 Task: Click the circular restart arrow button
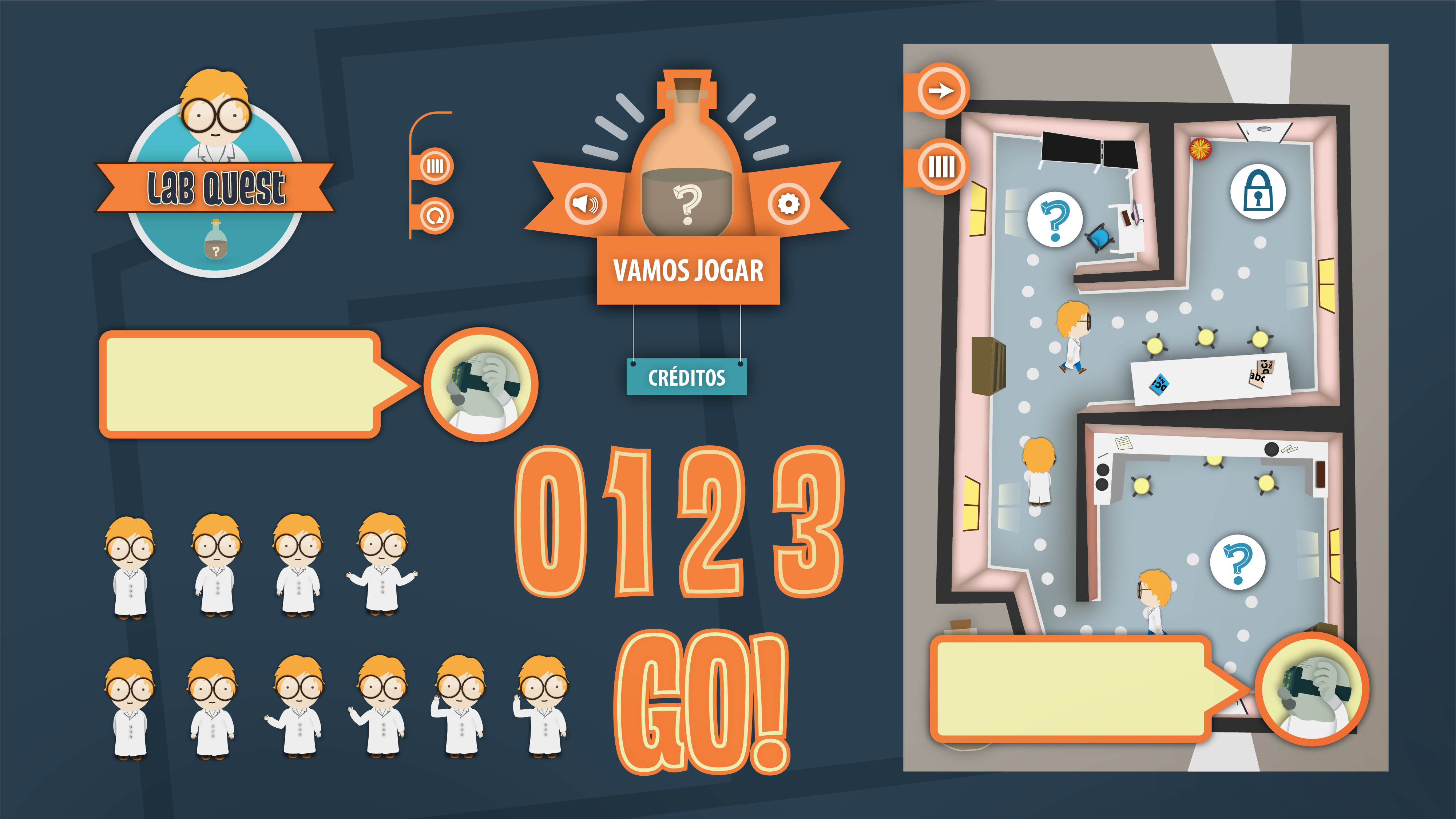pos(435,216)
